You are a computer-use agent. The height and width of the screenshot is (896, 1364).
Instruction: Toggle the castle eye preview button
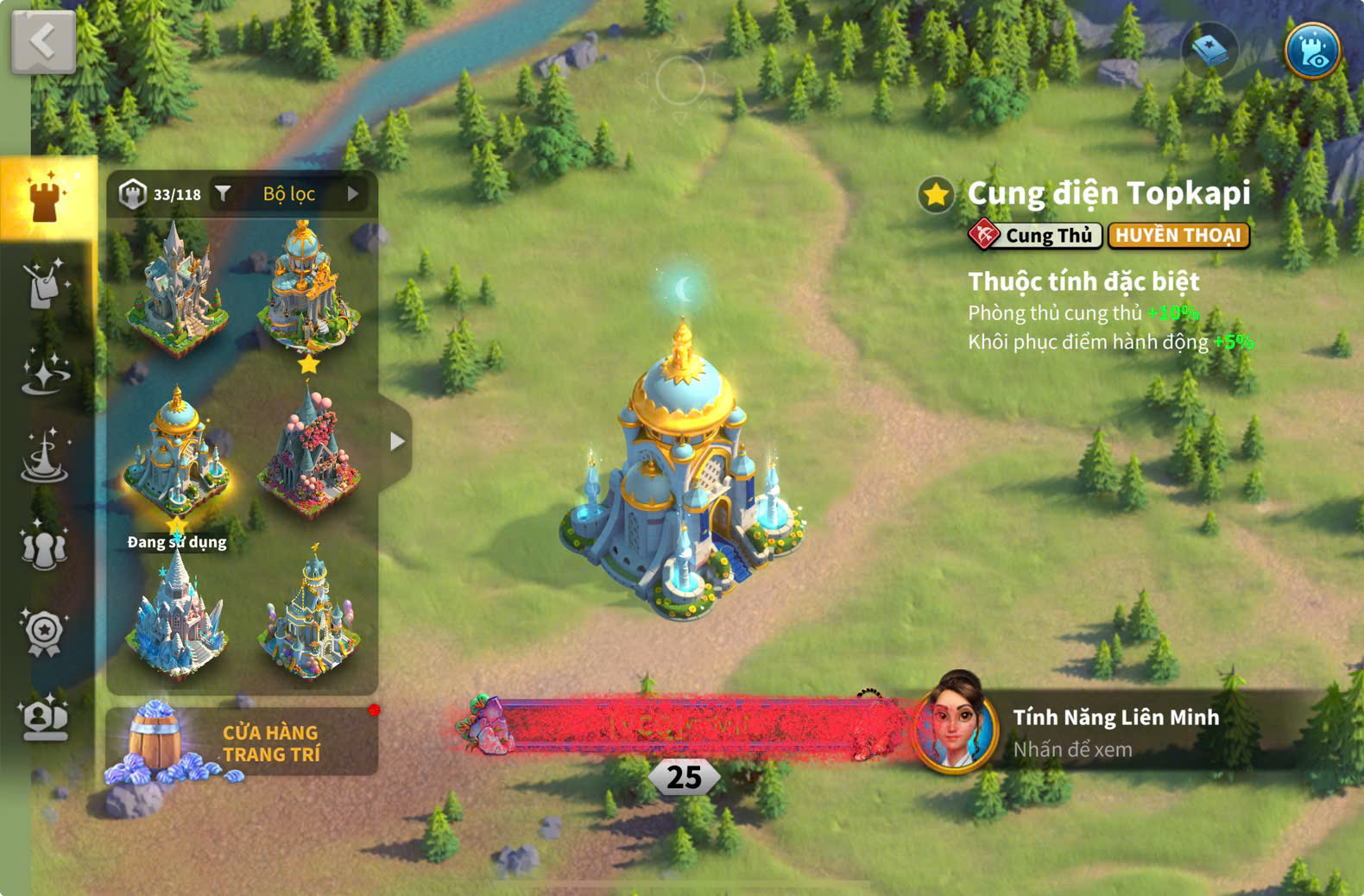(1311, 51)
